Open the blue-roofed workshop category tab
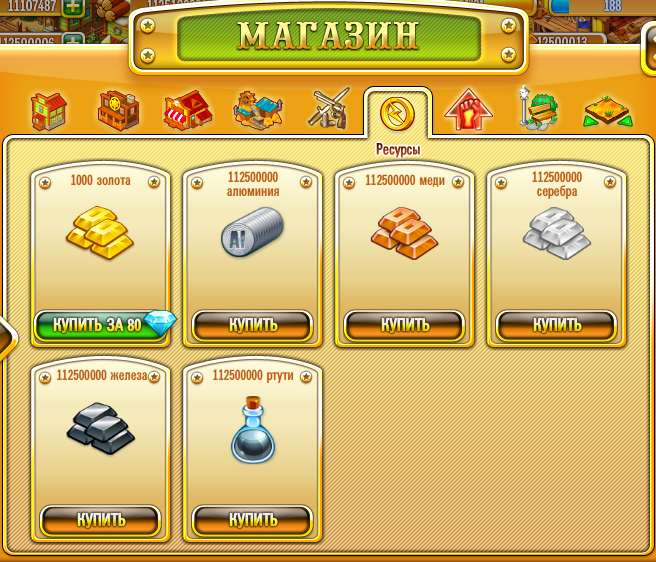The width and height of the screenshot is (656, 562). tap(257, 111)
